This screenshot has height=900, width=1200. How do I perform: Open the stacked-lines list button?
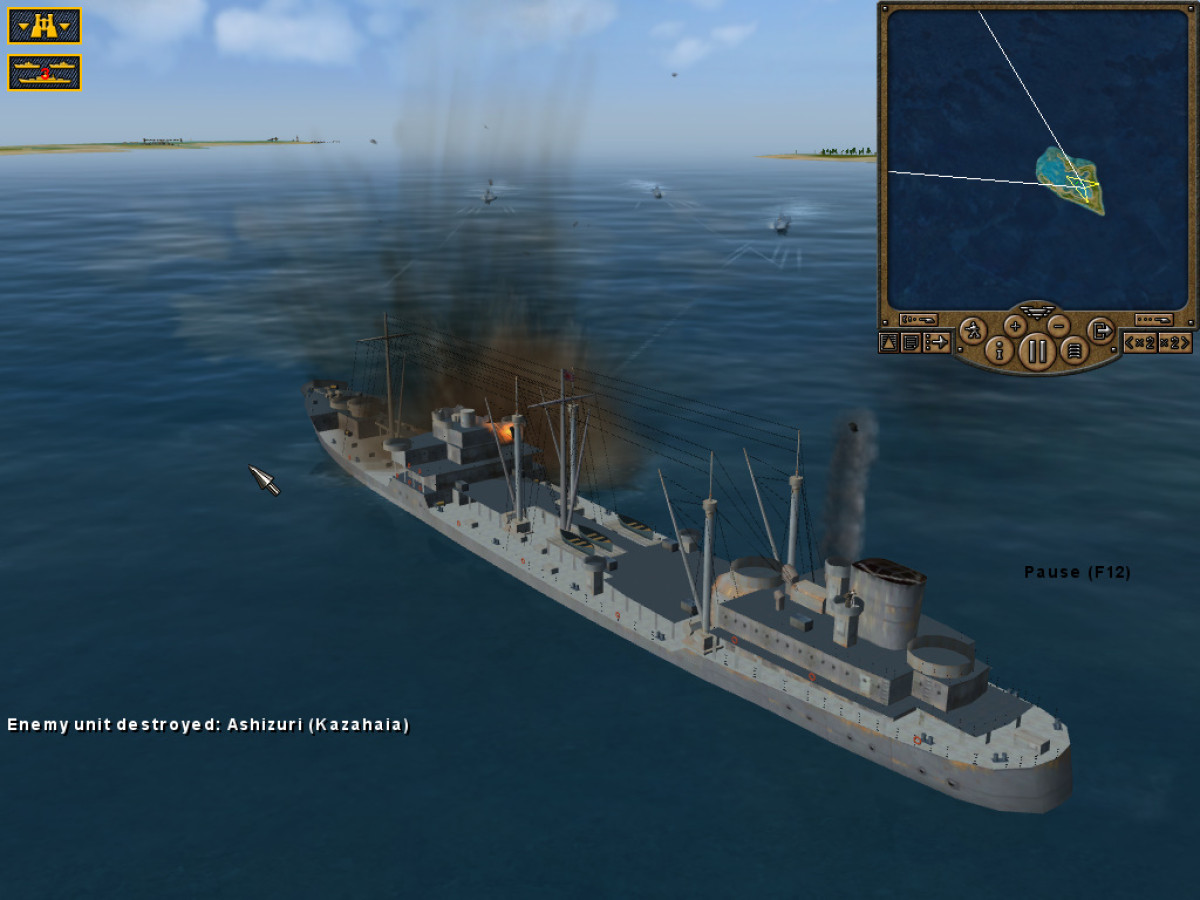point(1074,350)
